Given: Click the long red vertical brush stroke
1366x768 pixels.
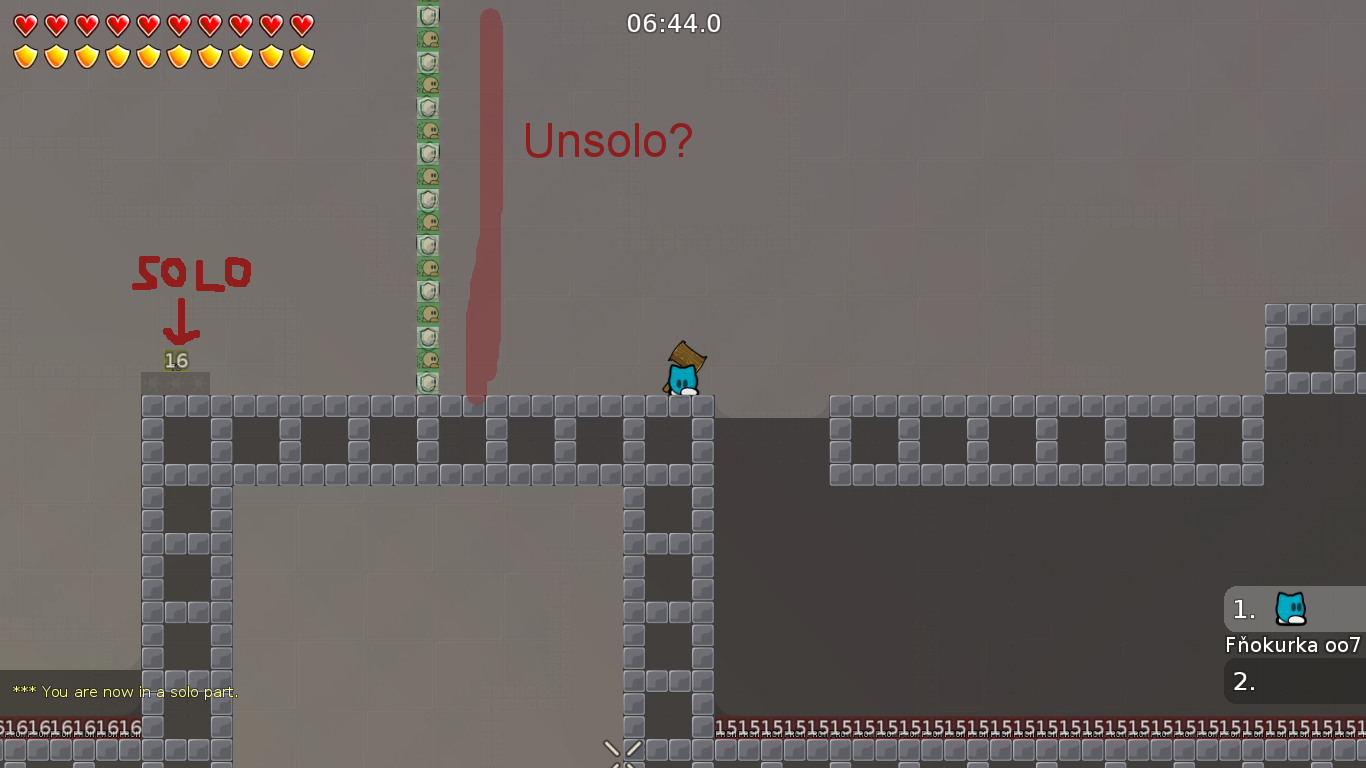Looking at the screenshot, I should coord(485,200).
